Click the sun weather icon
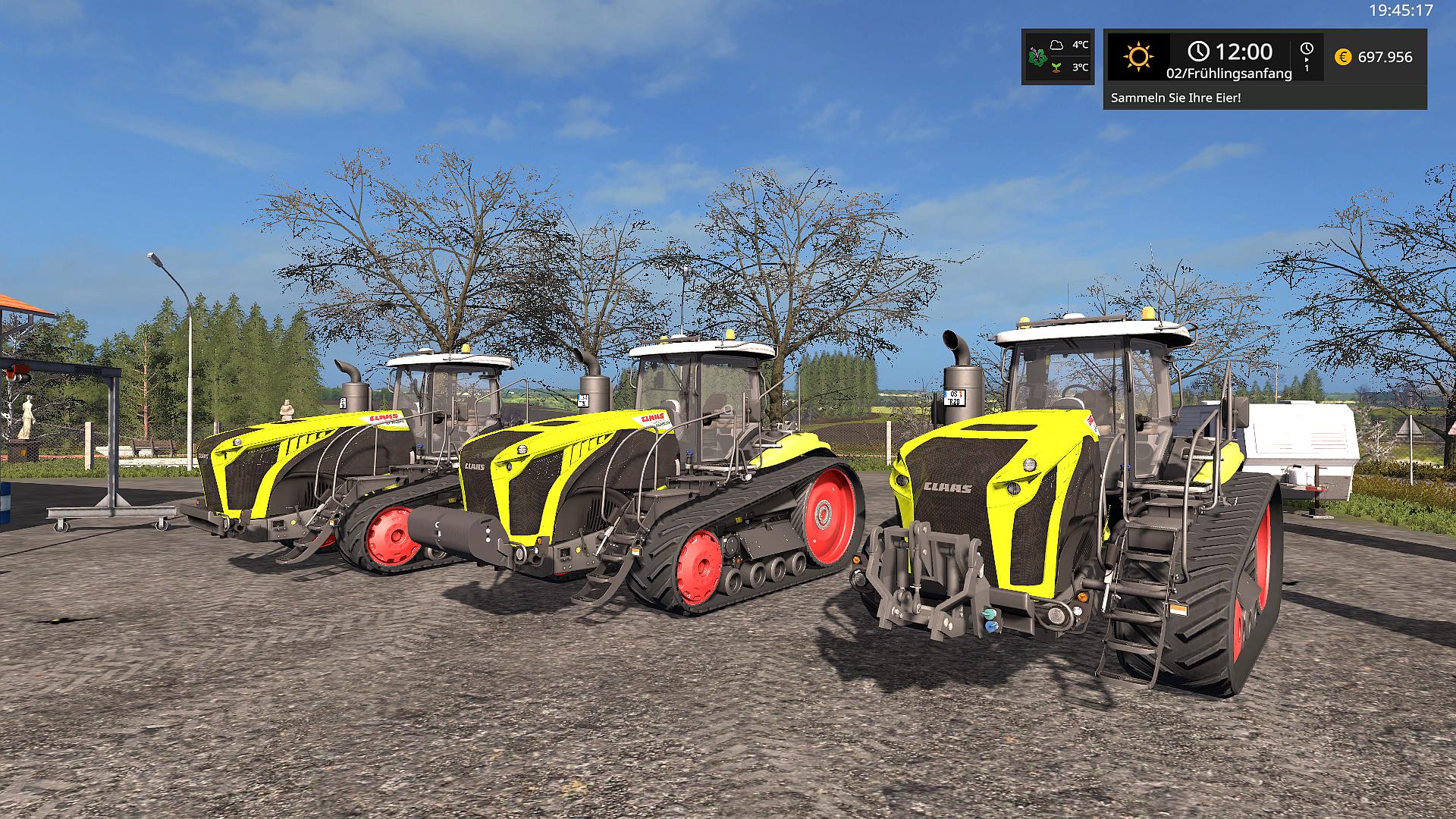1456x819 pixels. [1138, 57]
